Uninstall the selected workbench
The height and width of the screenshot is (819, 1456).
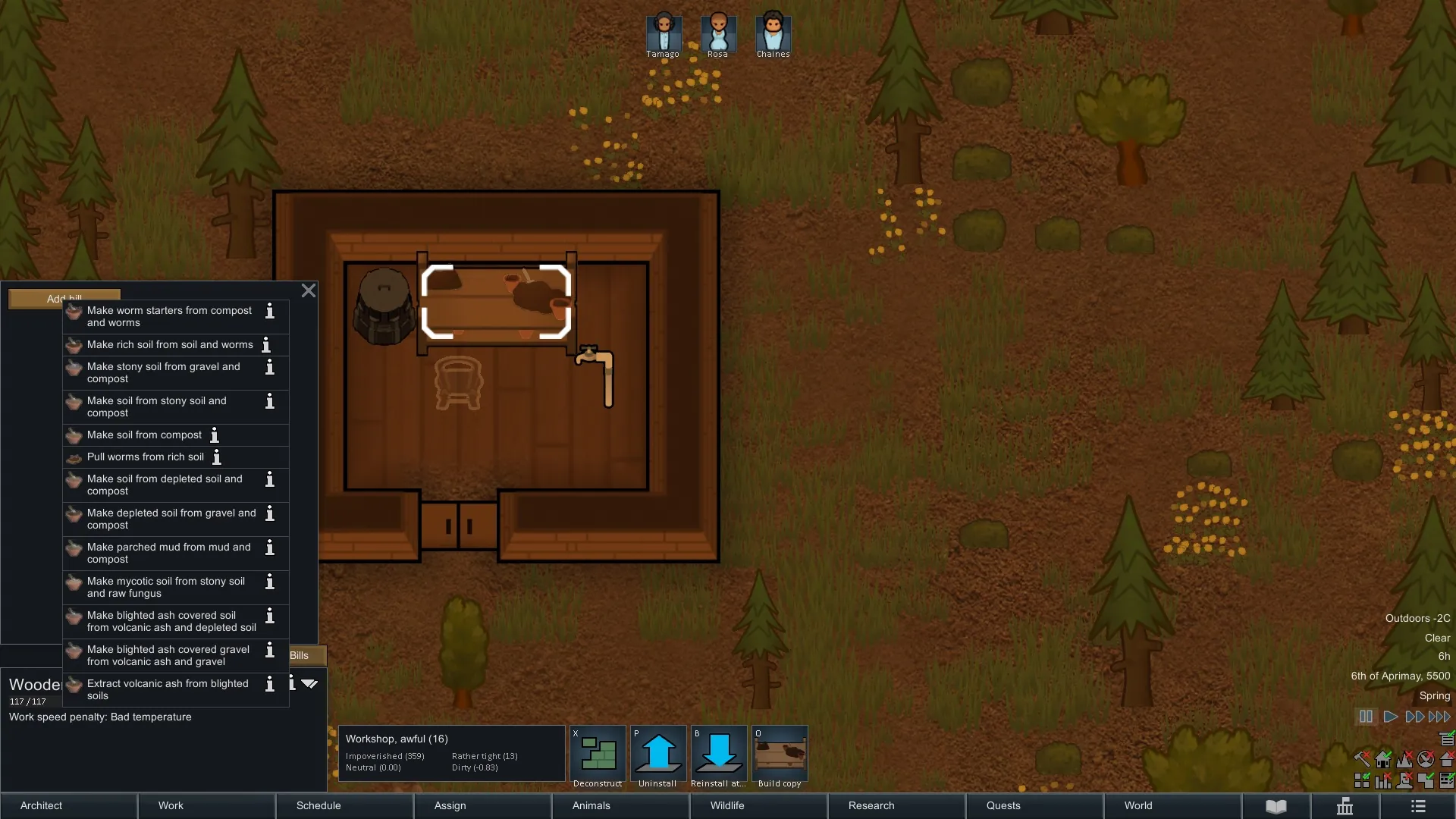point(658,757)
